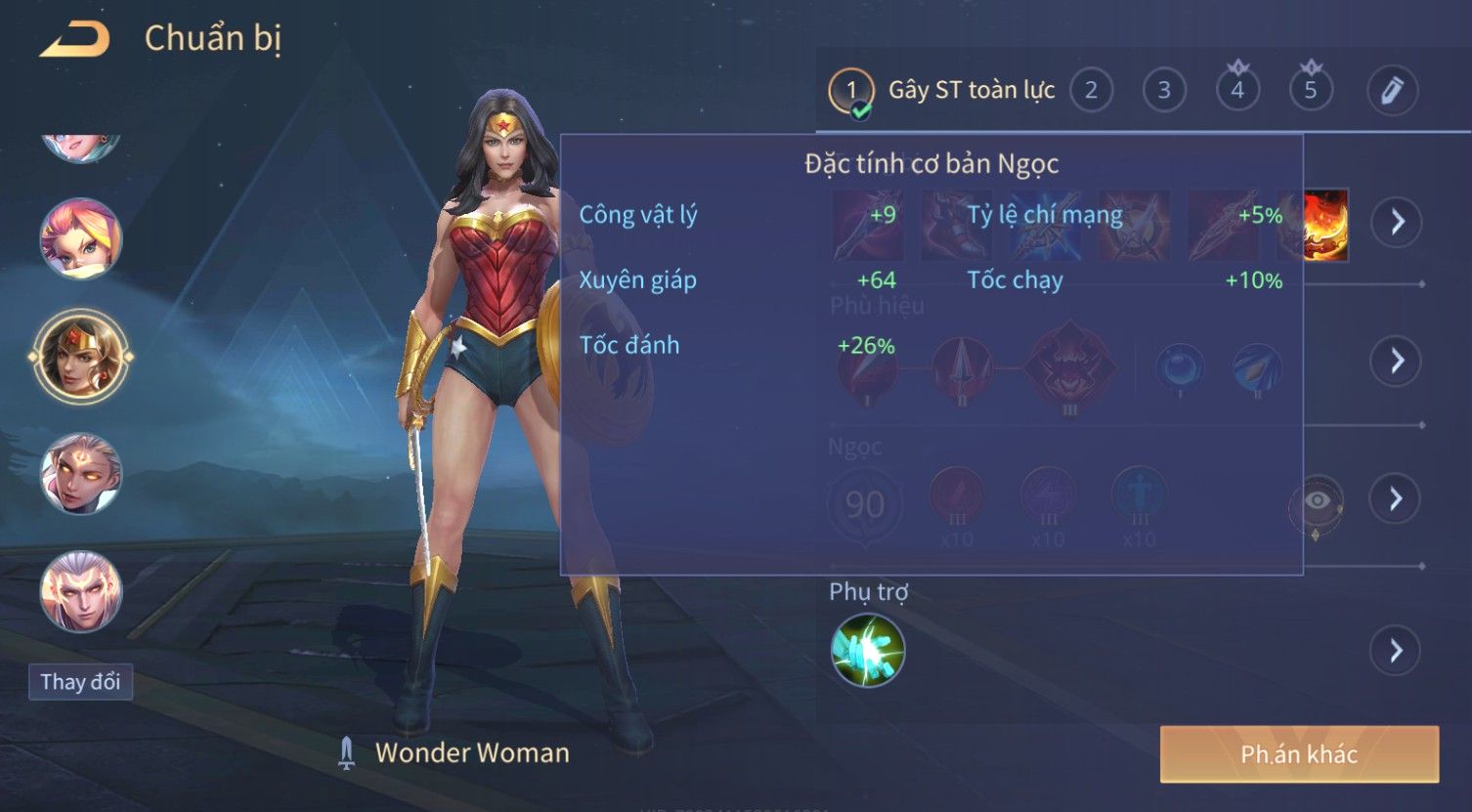Screen dimensions: 1472x812
Task: Pick the hero portrait with glowing yellow eyes
Action: tap(80, 474)
